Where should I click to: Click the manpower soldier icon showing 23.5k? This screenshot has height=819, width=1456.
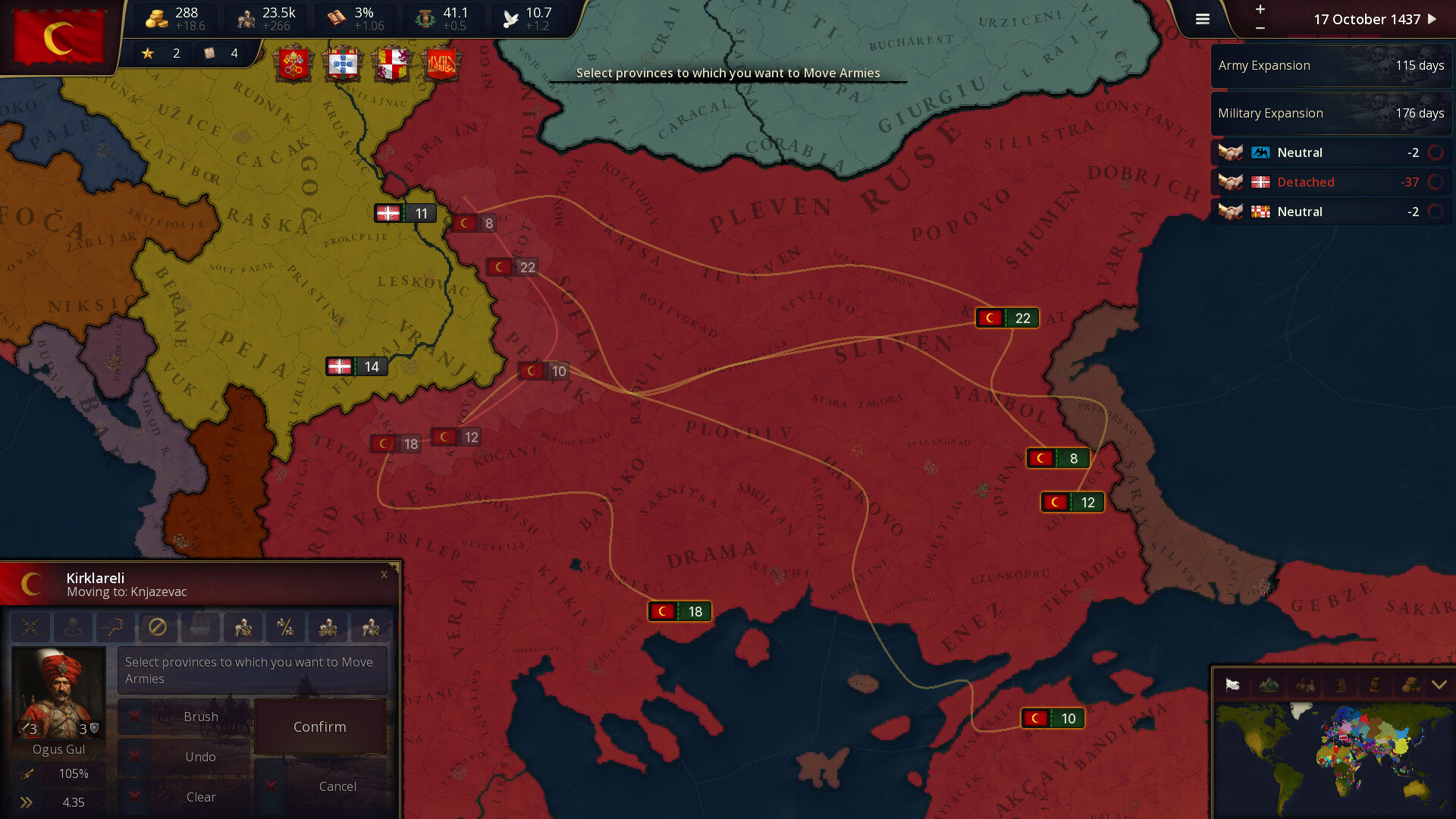(x=246, y=17)
